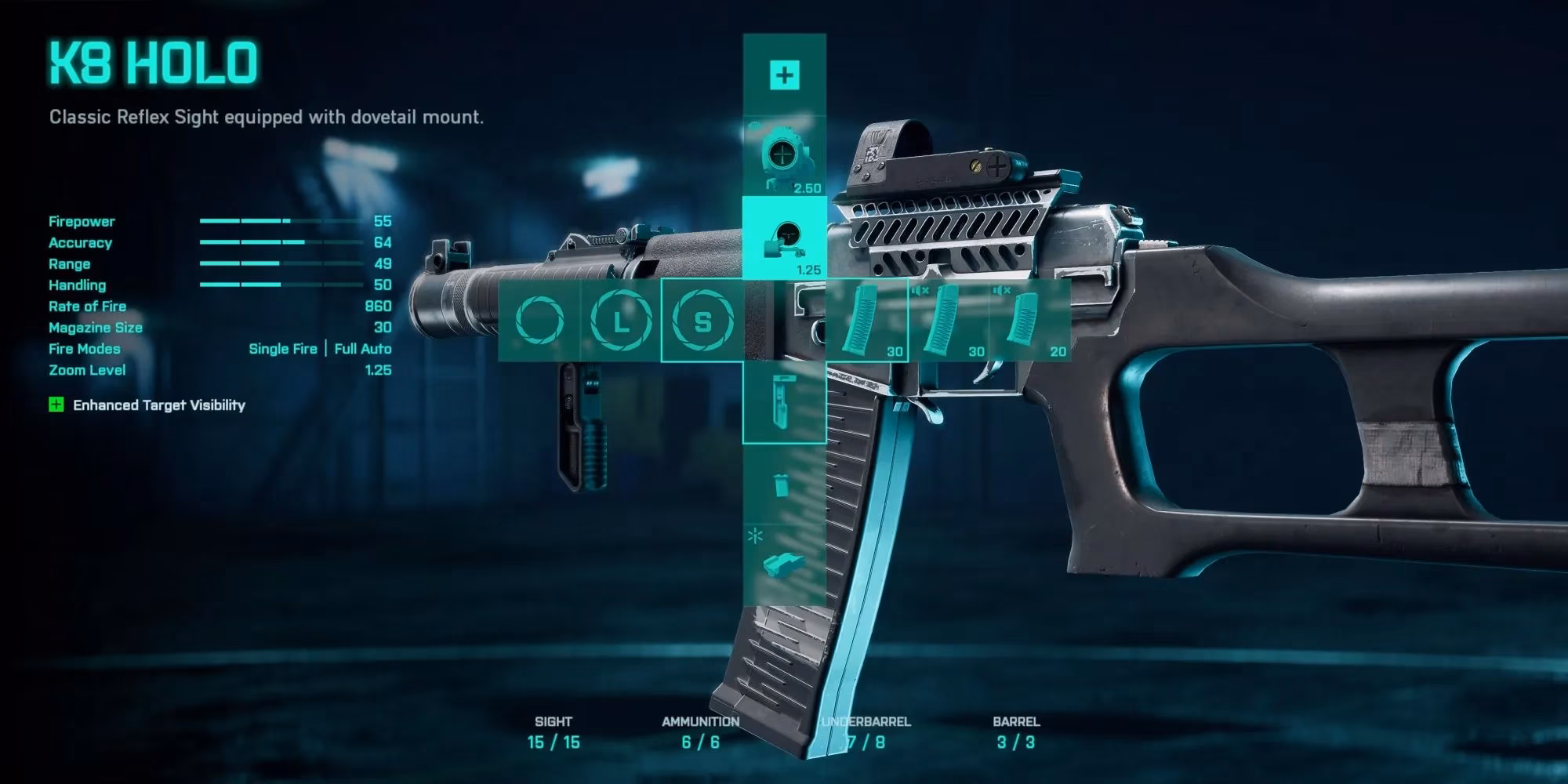The image size is (1568, 784).
Task: Switch fire mode to Single Fire
Action: coord(282,349)
